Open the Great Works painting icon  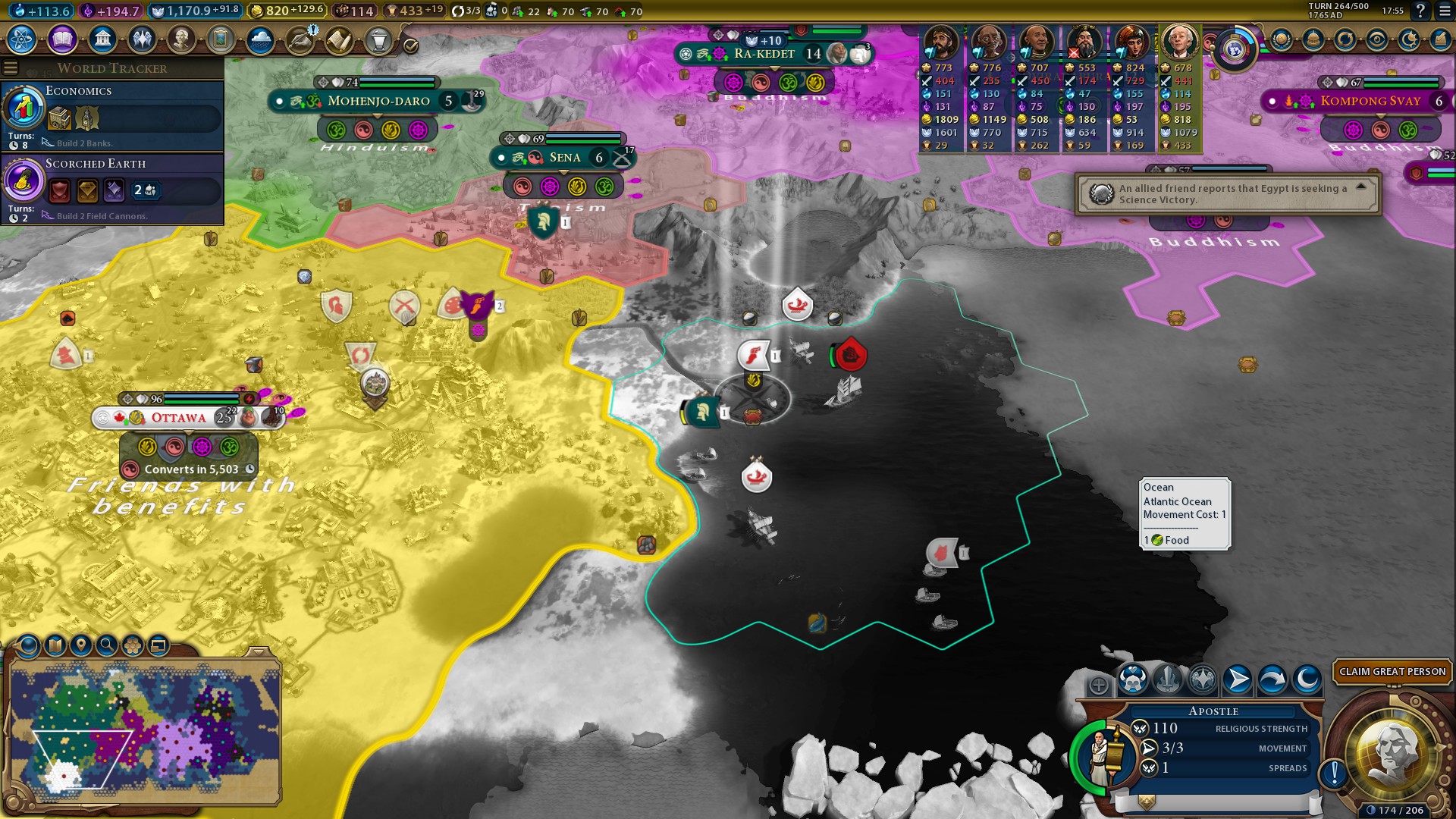[221, 39]
